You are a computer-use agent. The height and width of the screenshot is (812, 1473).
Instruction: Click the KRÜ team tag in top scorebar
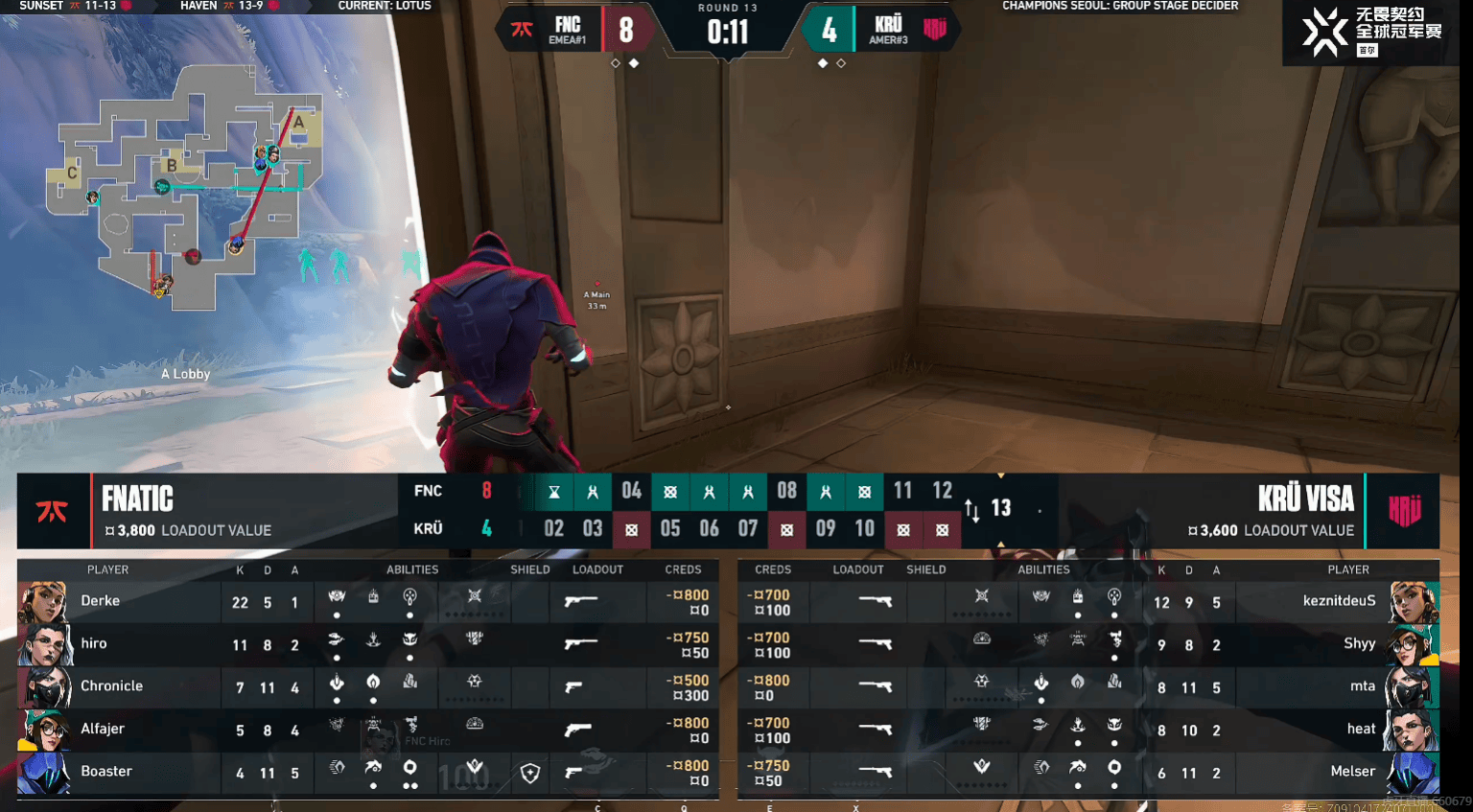coord(888,29)
